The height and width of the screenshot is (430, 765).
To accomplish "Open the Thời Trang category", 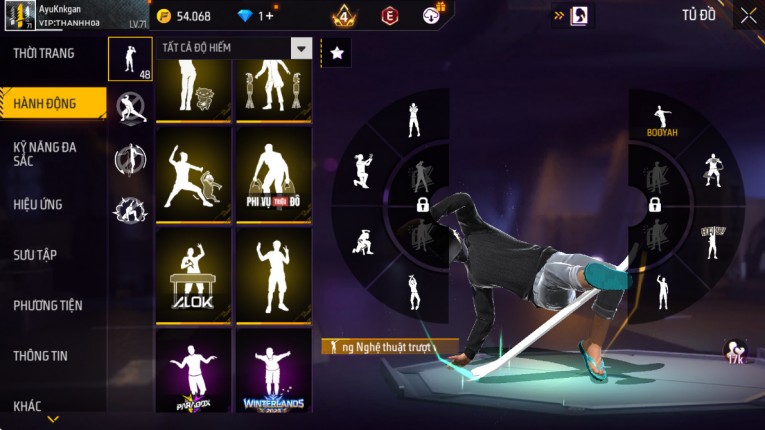I will coord(45,53).
